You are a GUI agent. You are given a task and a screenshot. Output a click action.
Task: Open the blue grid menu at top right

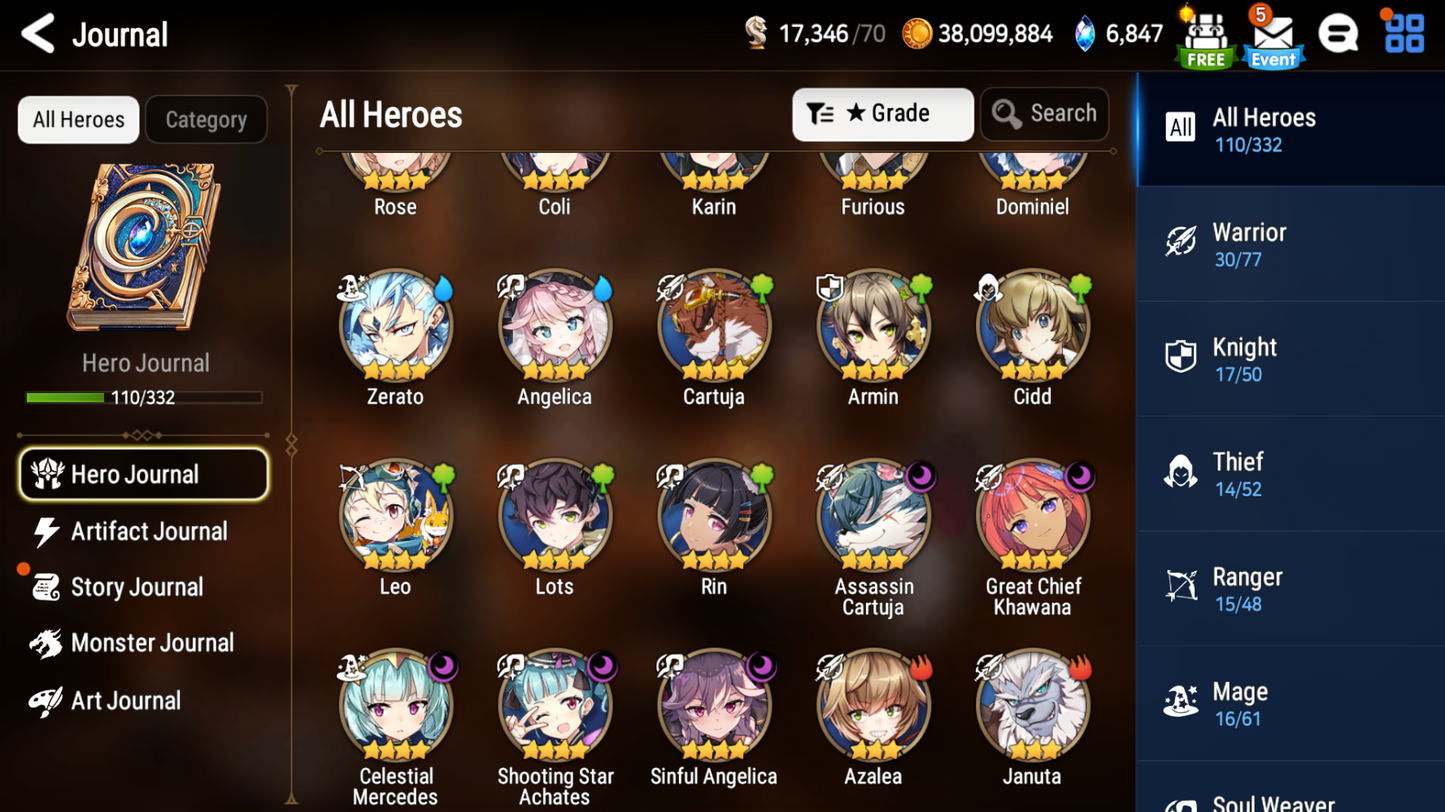[1404, 33]
